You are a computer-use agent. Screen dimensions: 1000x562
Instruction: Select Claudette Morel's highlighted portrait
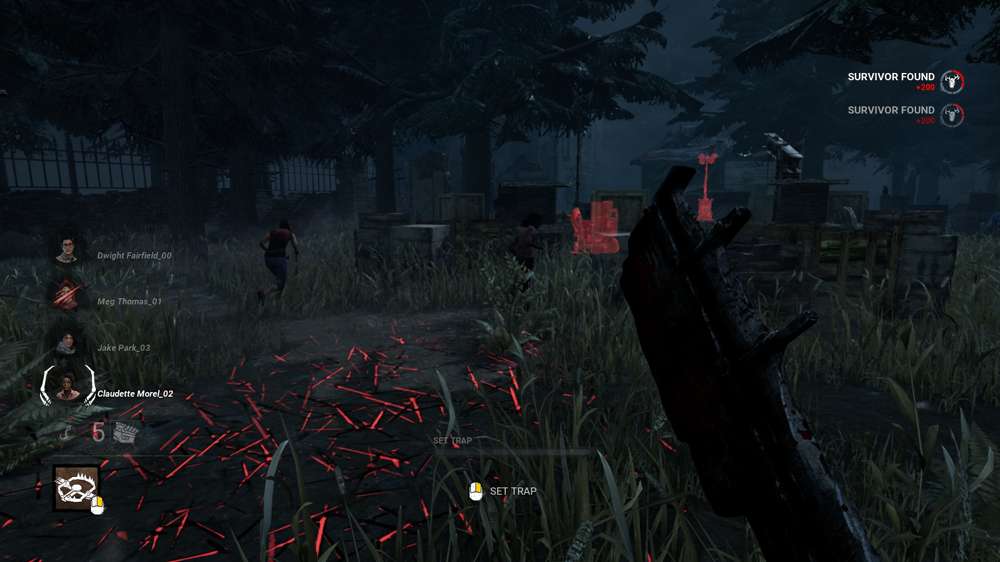click(67, 387)
